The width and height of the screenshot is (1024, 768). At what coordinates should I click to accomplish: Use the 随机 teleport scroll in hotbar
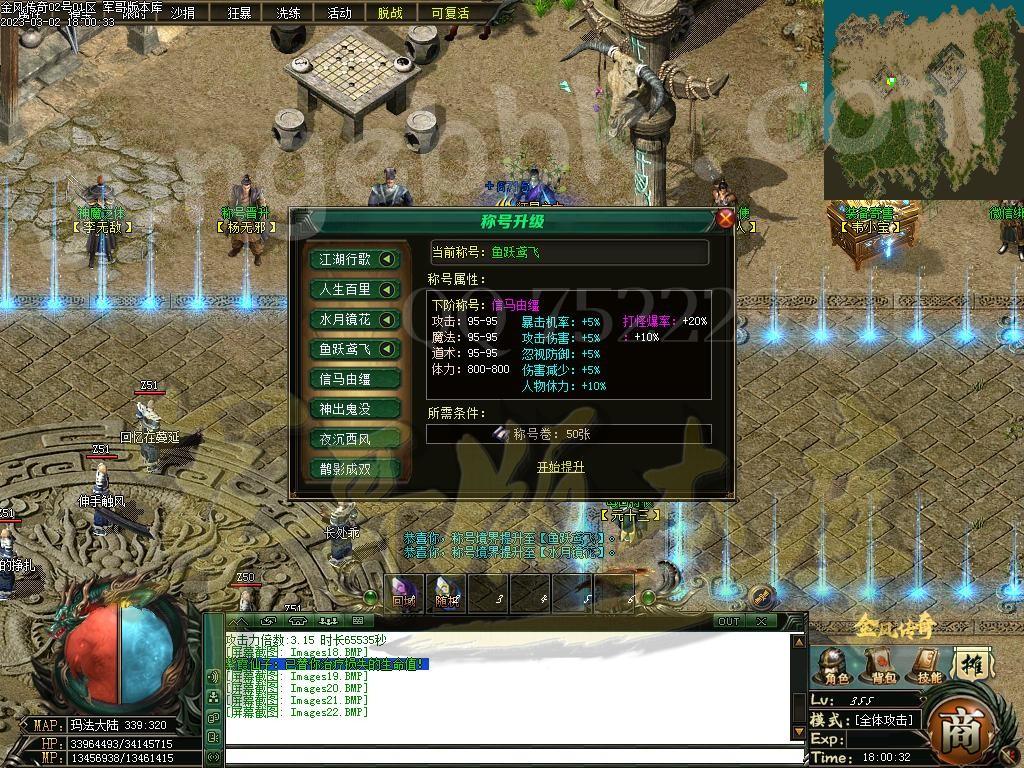446,594
